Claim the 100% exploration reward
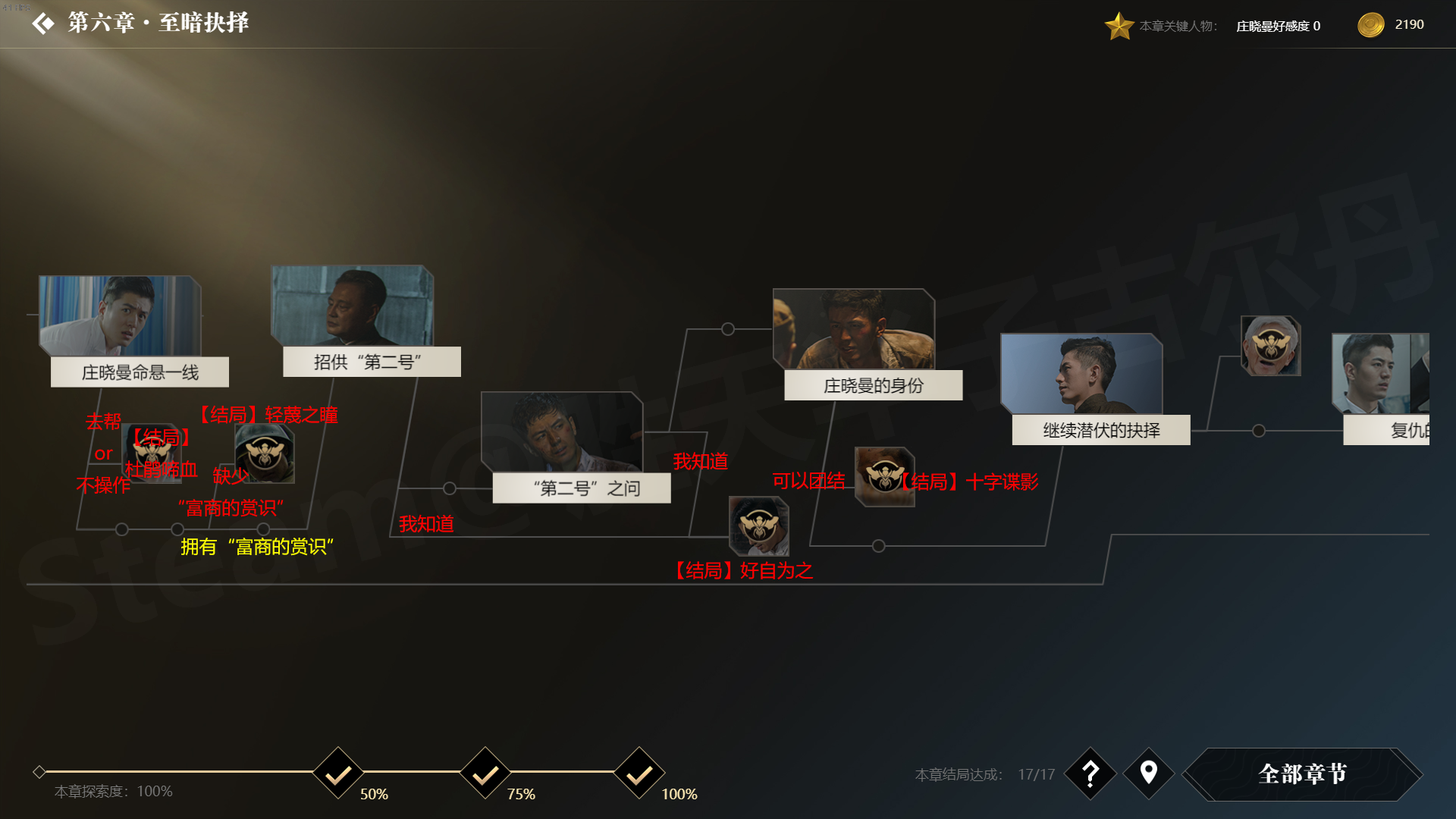This screenshot has width=1456, height=819. pos(639,773)
